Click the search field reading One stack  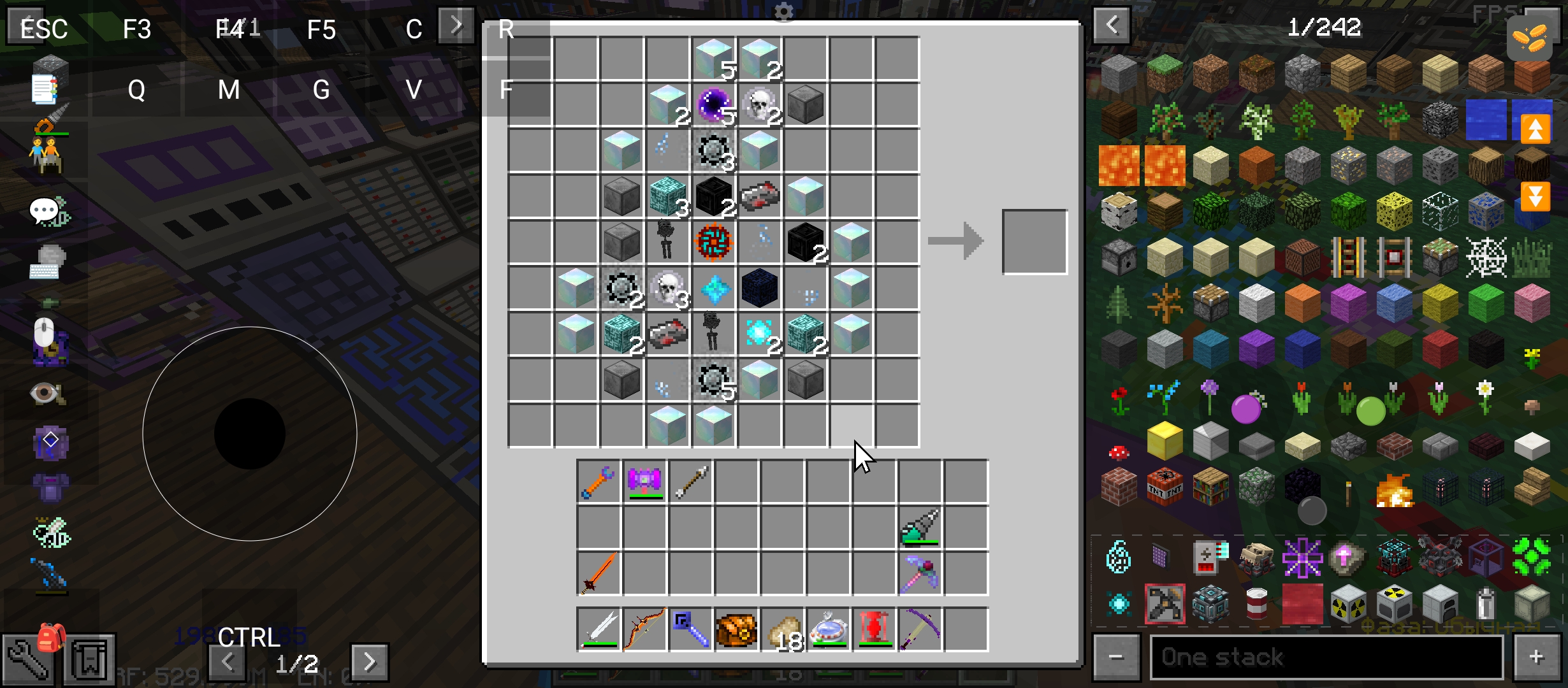pos(1326,657)
